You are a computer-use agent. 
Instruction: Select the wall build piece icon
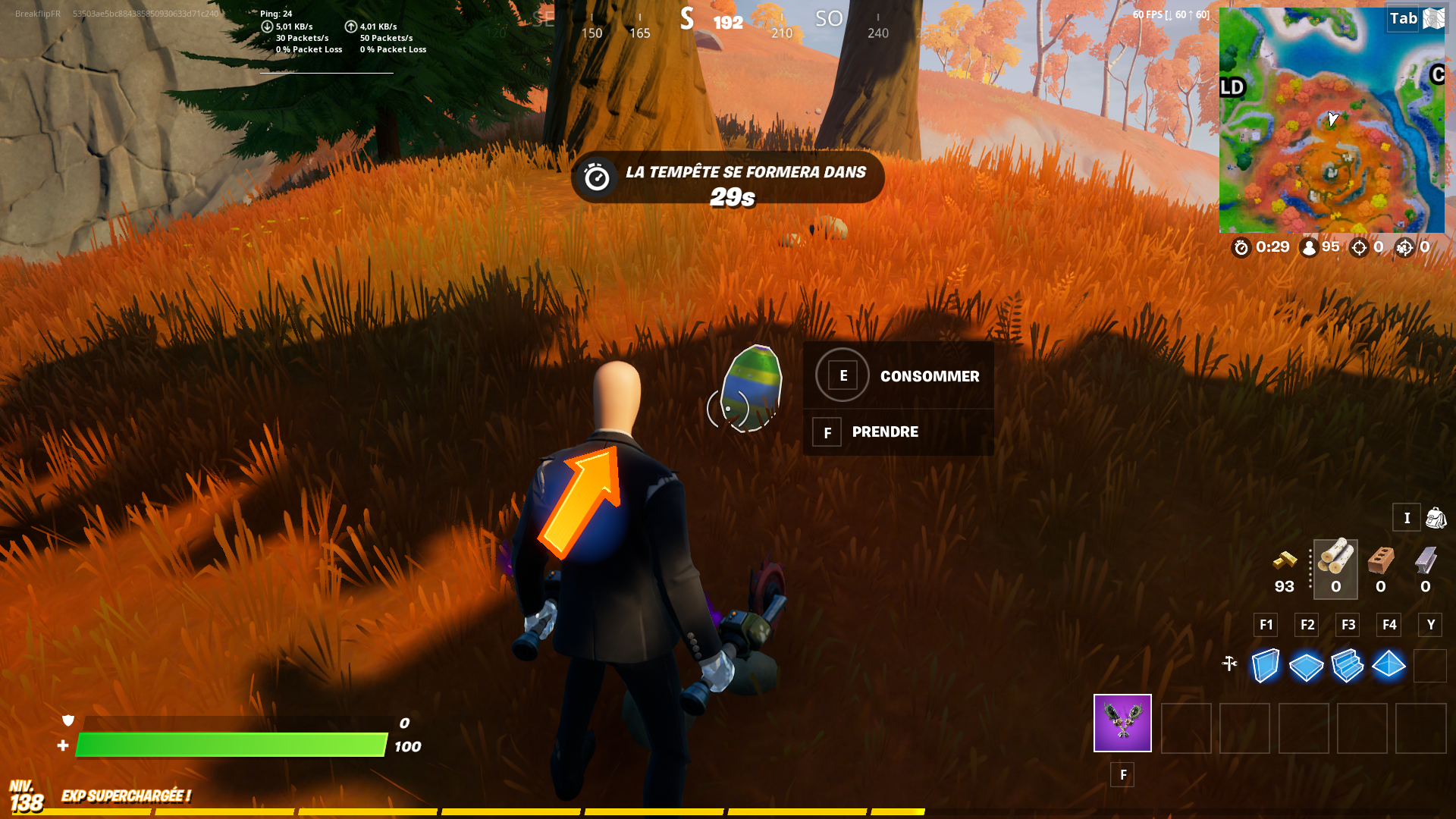[x=1264, y=665]
